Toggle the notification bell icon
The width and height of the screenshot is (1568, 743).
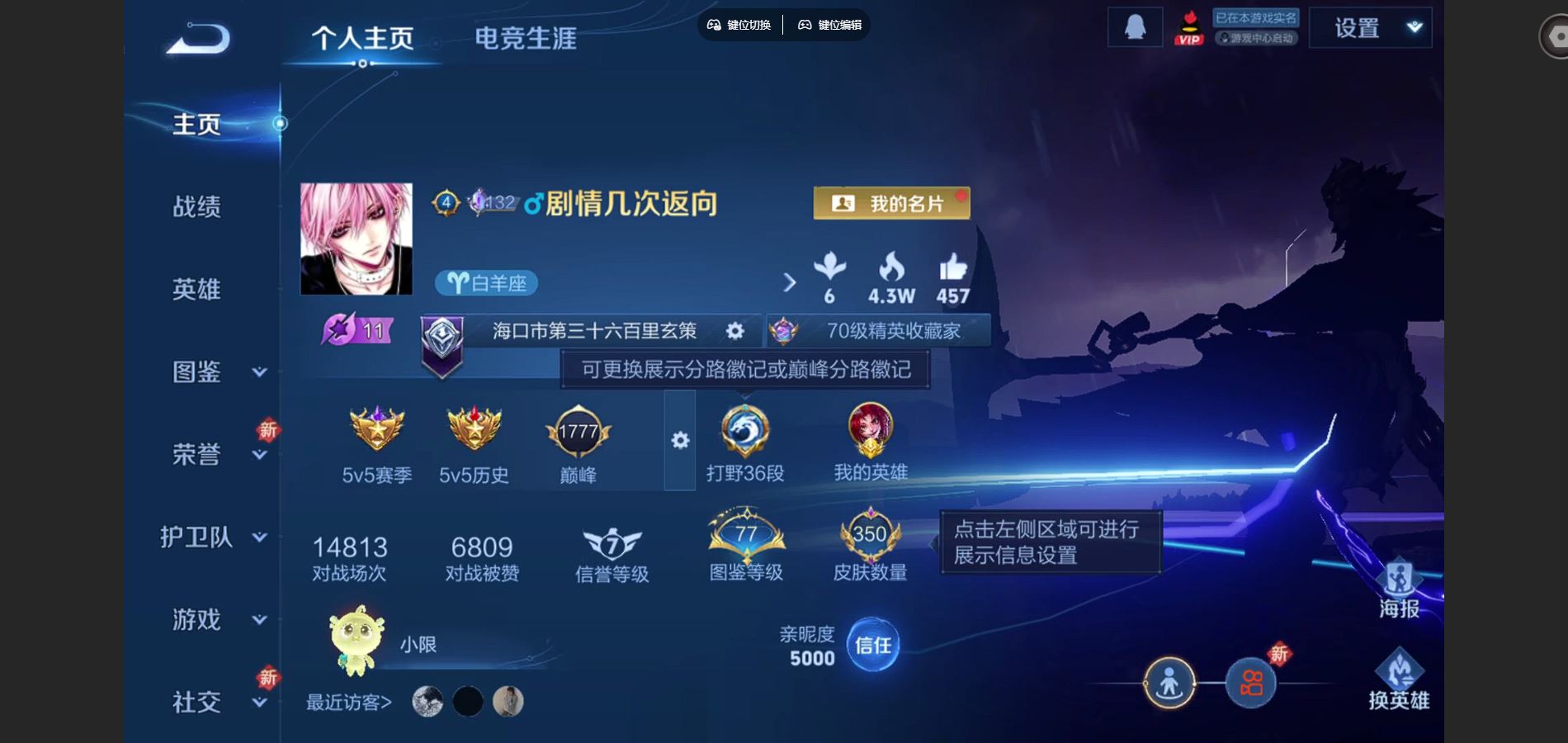1135,26
